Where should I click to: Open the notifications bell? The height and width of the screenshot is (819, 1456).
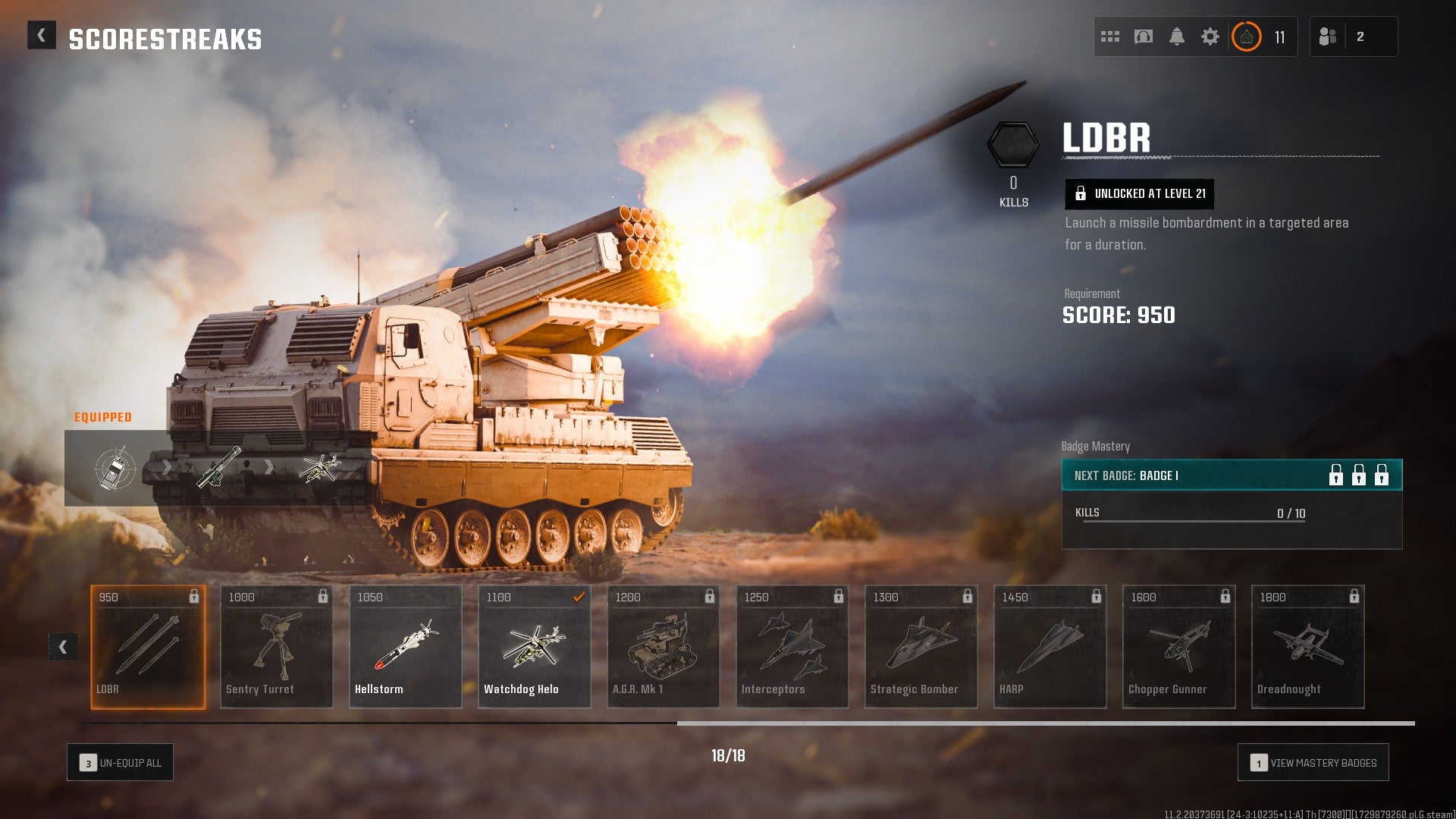point(1177,36)
